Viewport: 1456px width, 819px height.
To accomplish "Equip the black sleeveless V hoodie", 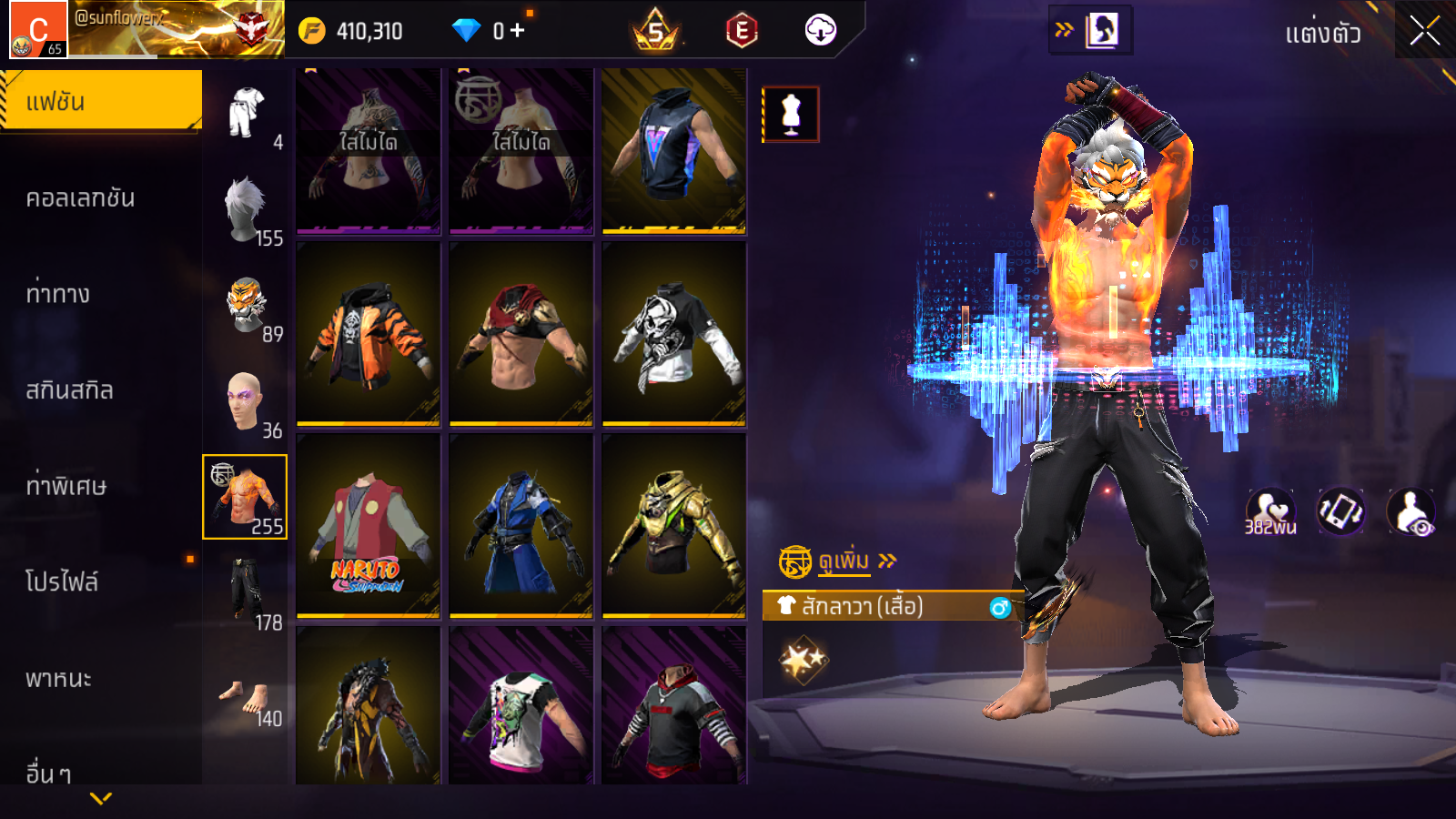I will click(x=673, y=150).
